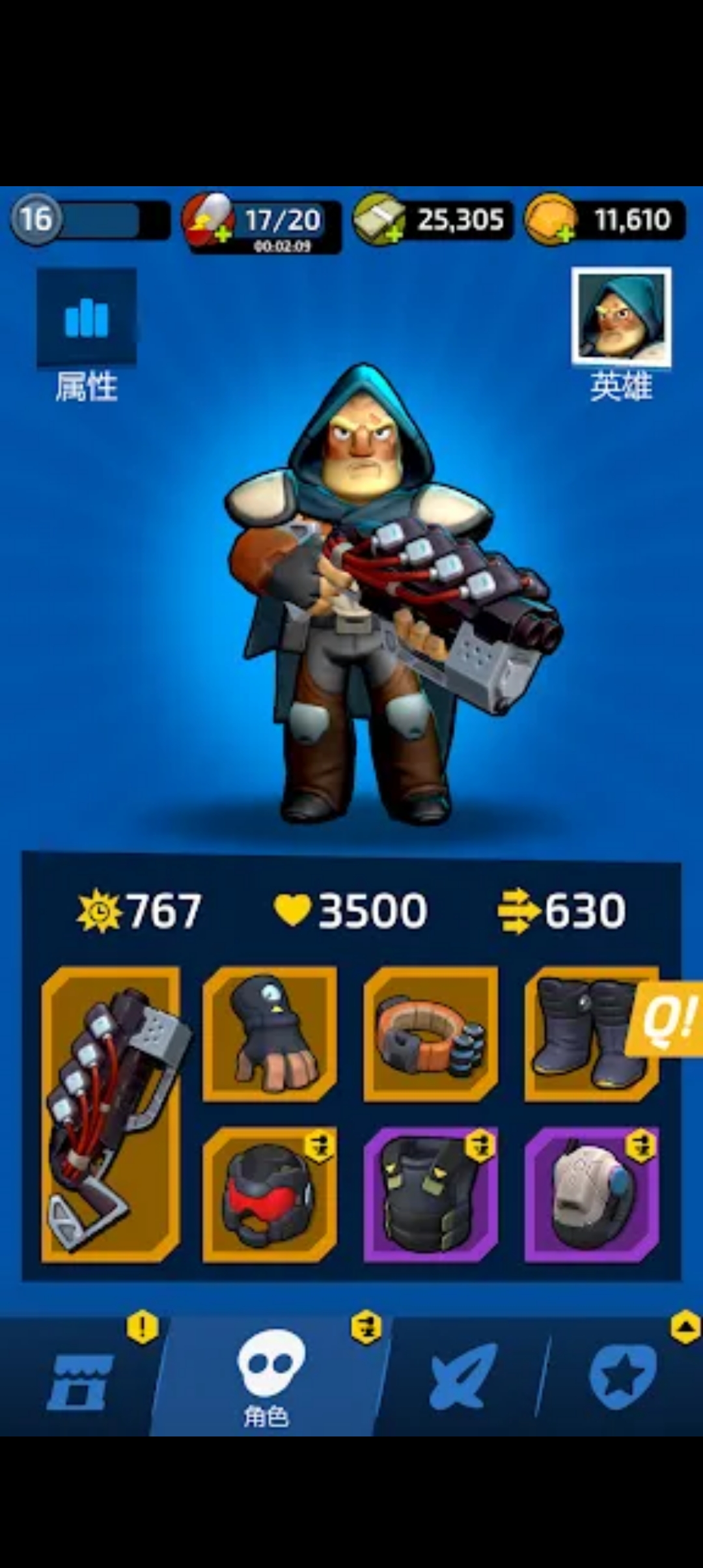Select the equipped heavy gun weapon slot

click(111, 1113)
